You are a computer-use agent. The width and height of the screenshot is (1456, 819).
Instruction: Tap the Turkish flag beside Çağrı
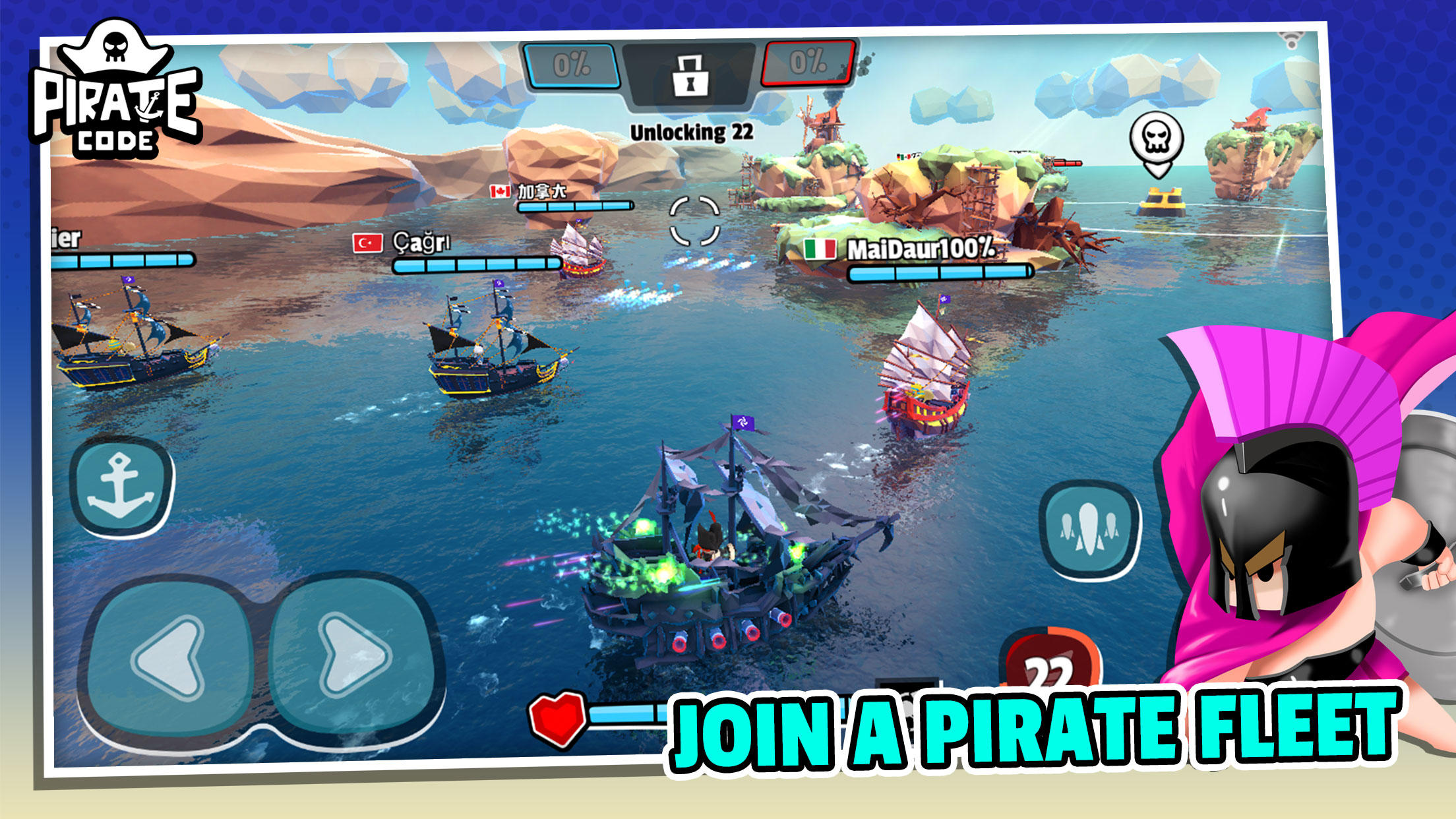point(369,243)
